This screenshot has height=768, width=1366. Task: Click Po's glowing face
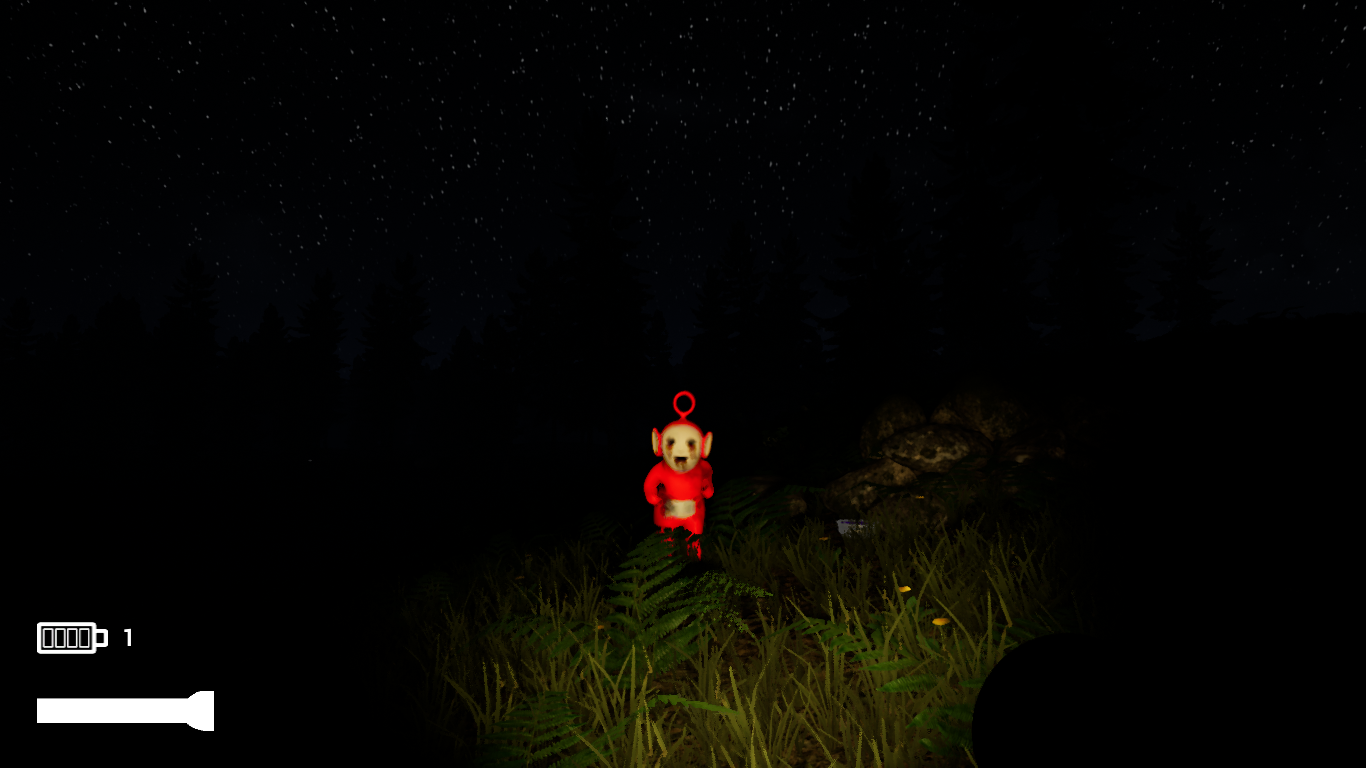680,446
